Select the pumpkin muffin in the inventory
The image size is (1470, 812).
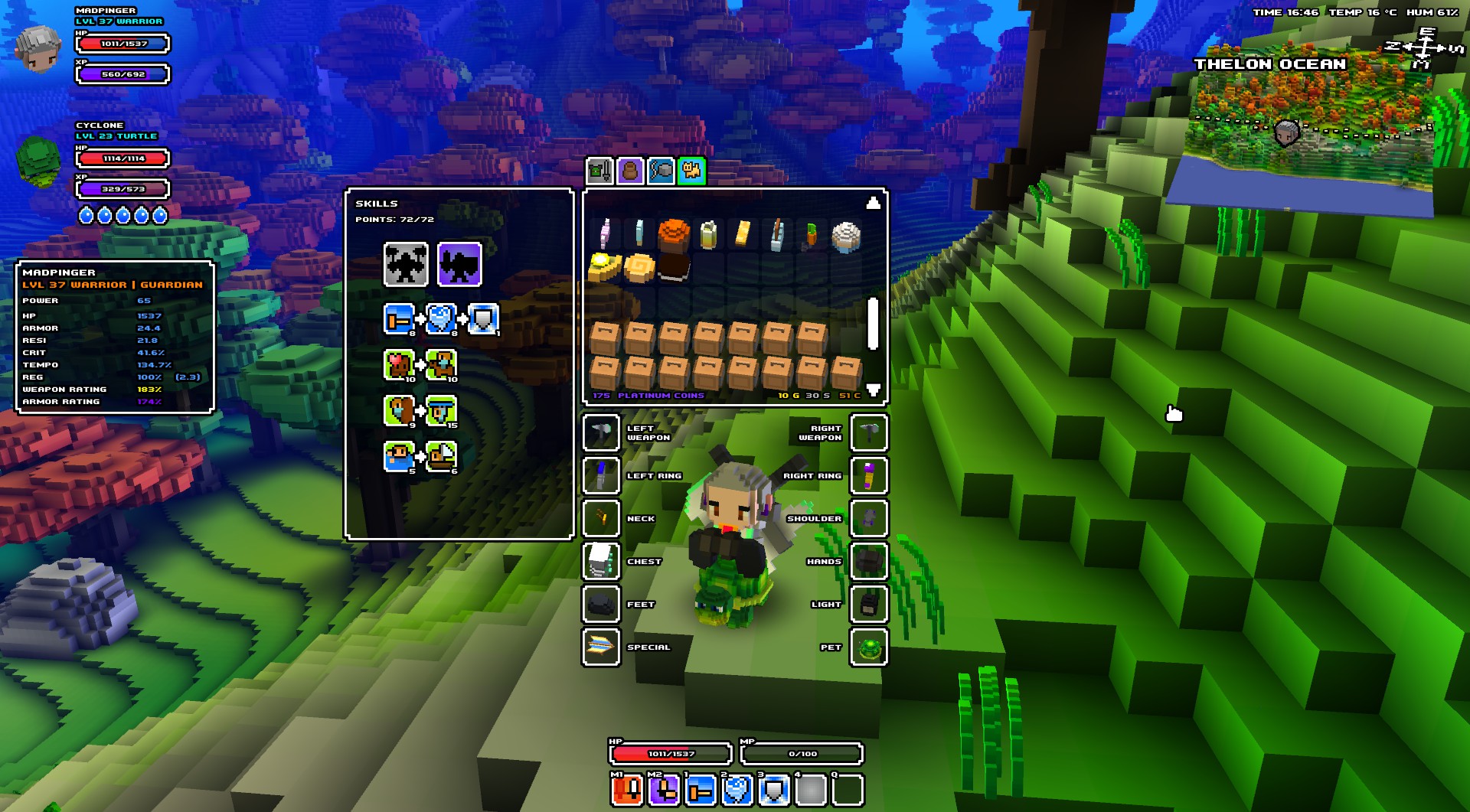pos(674,233)
